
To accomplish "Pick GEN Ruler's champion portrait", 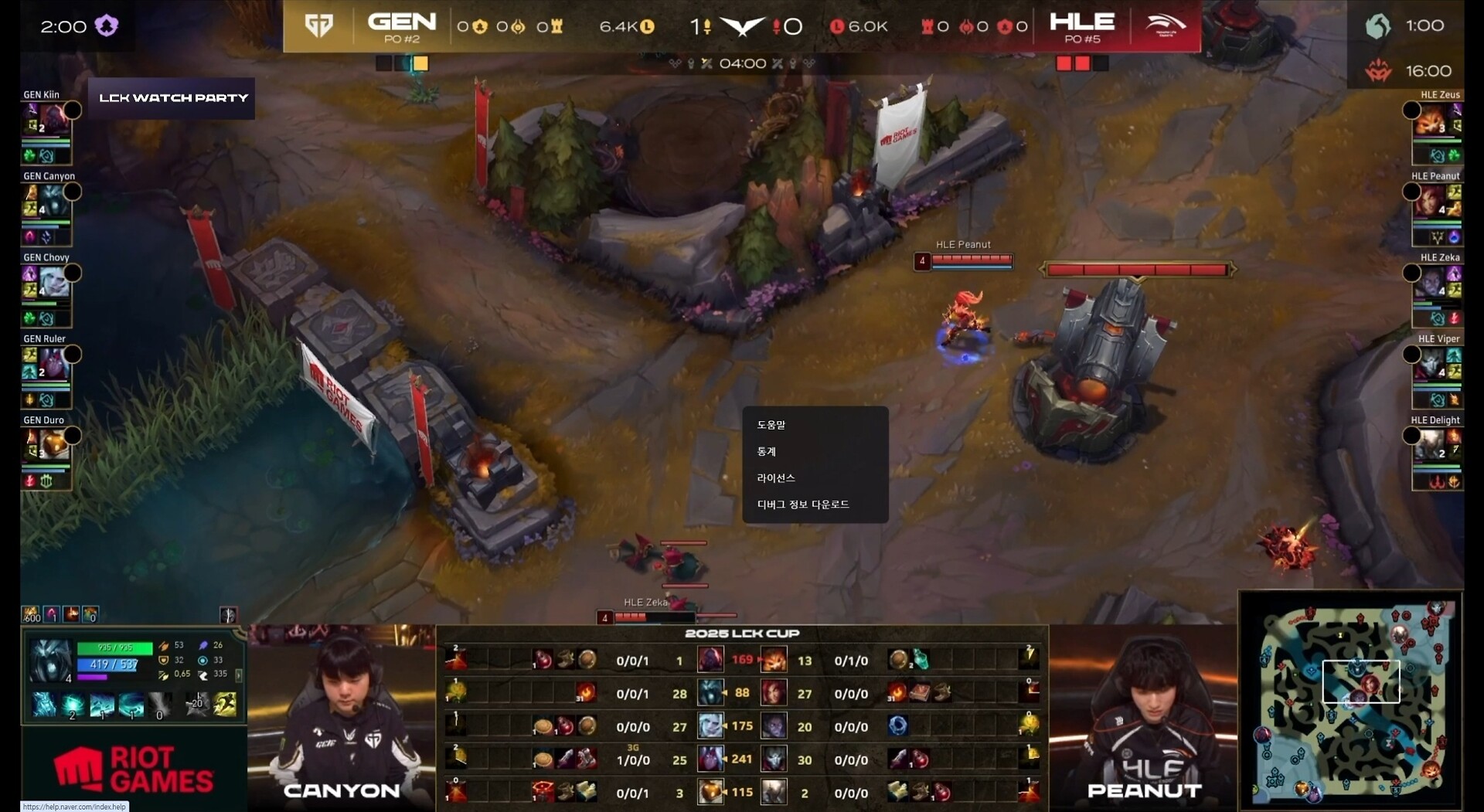I will tap(53, 365).
